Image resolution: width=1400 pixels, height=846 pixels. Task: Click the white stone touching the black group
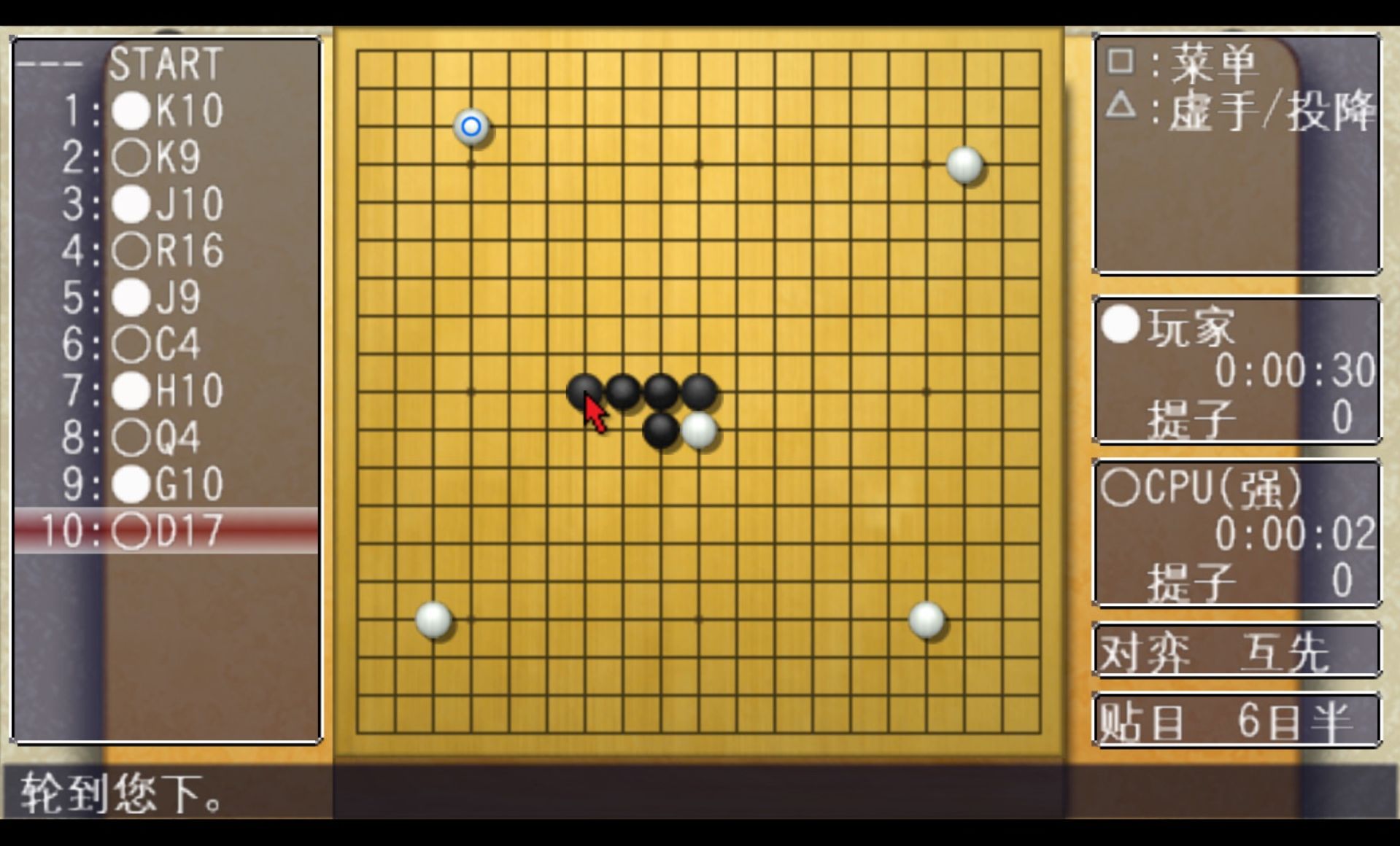tap(698, 431)
